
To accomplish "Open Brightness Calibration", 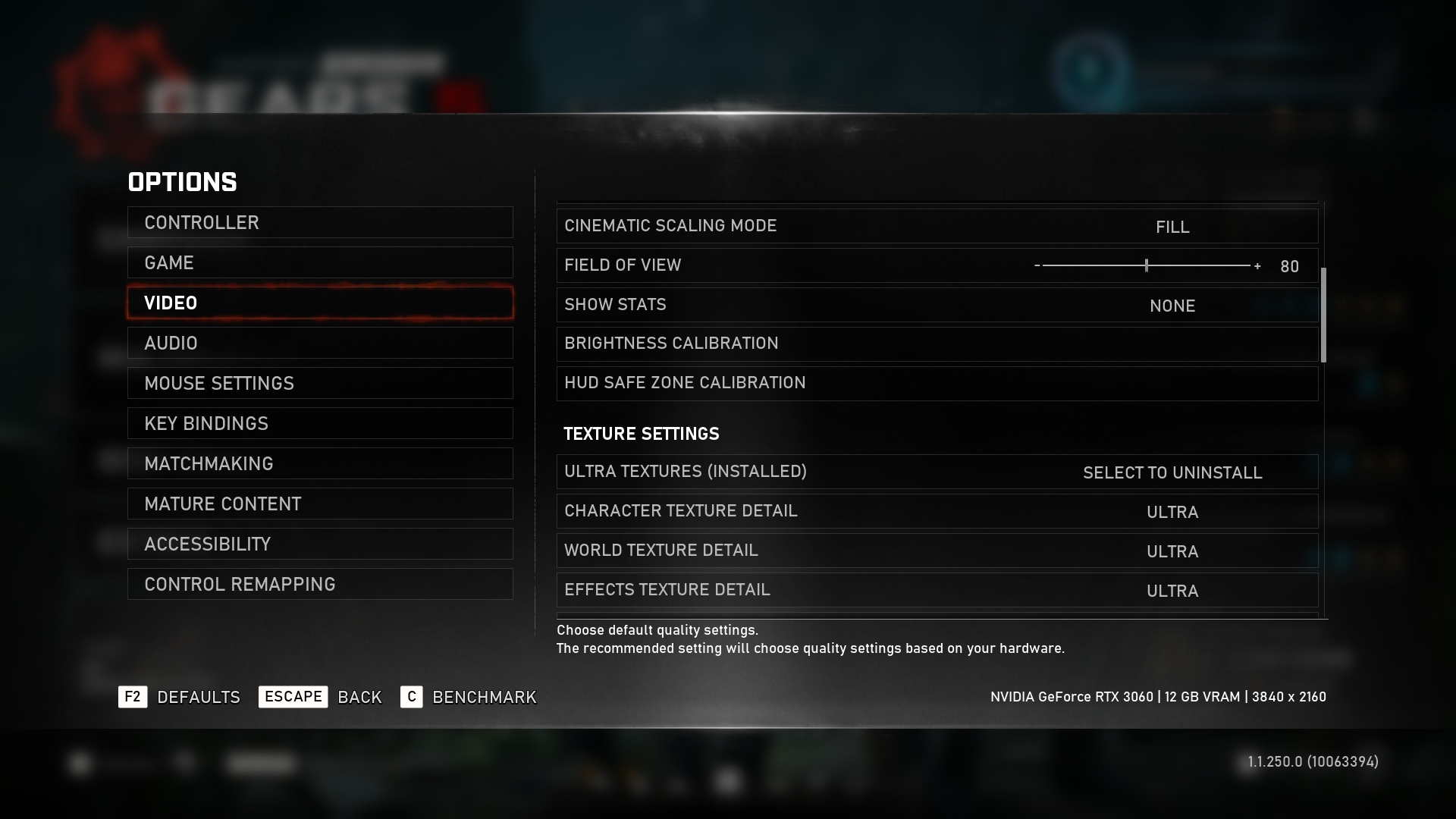I will [937, 344].
